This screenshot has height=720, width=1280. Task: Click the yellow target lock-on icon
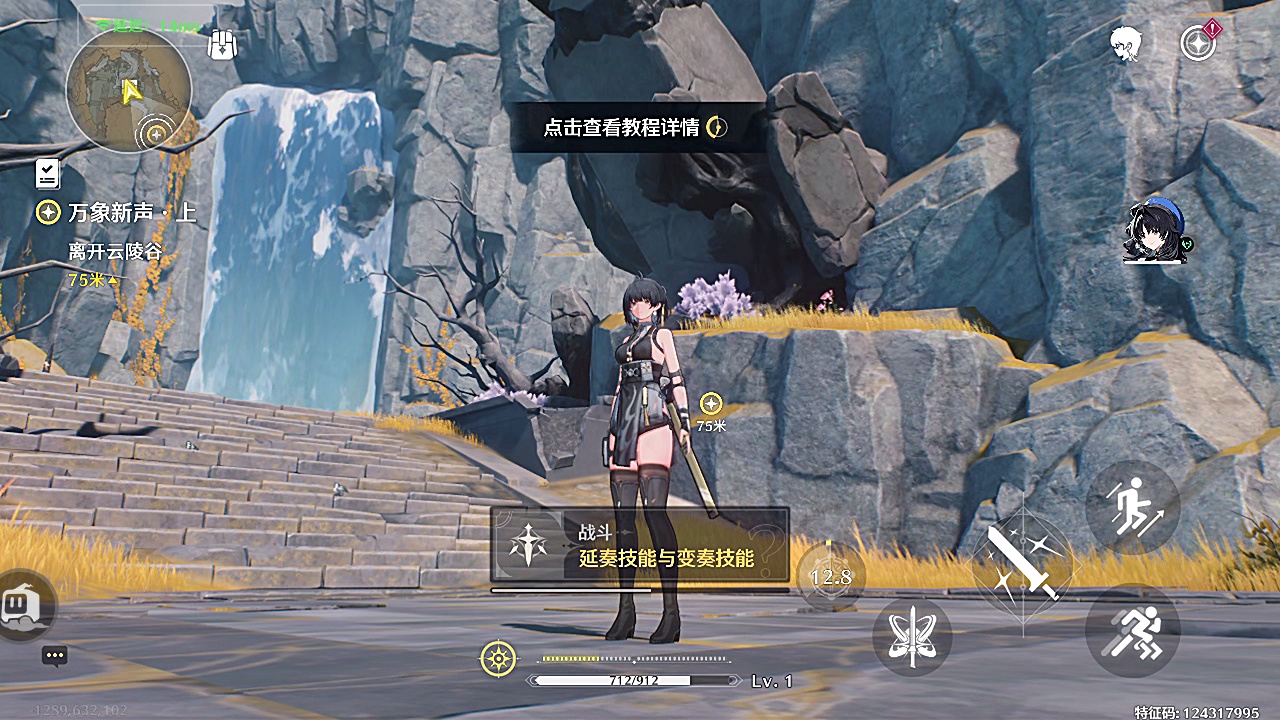[x=497, y=658]
